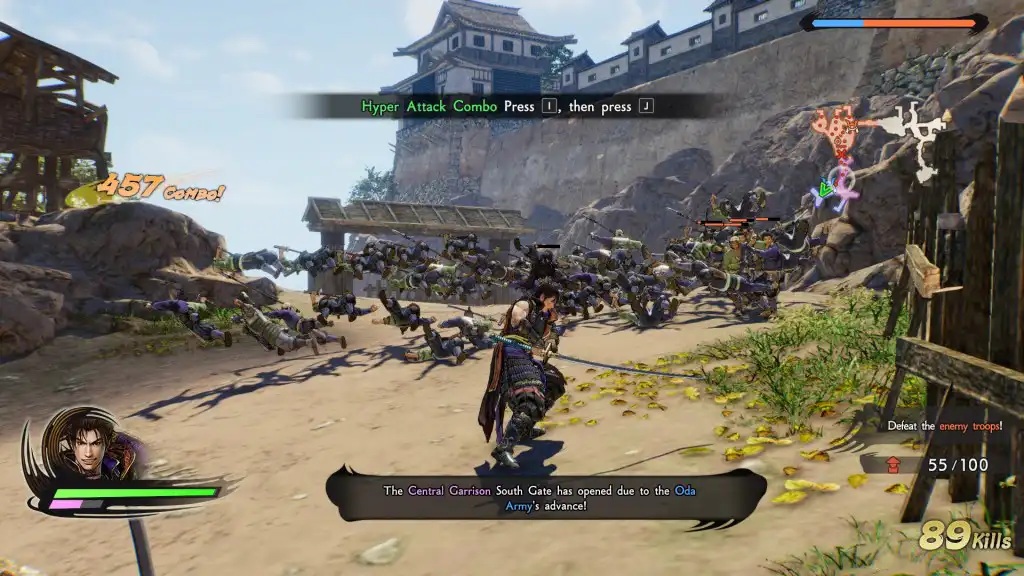Open the Defeat the enemy troops objective
The width and height of the screenshot is (1024, 576).
(x=944, y=426)
